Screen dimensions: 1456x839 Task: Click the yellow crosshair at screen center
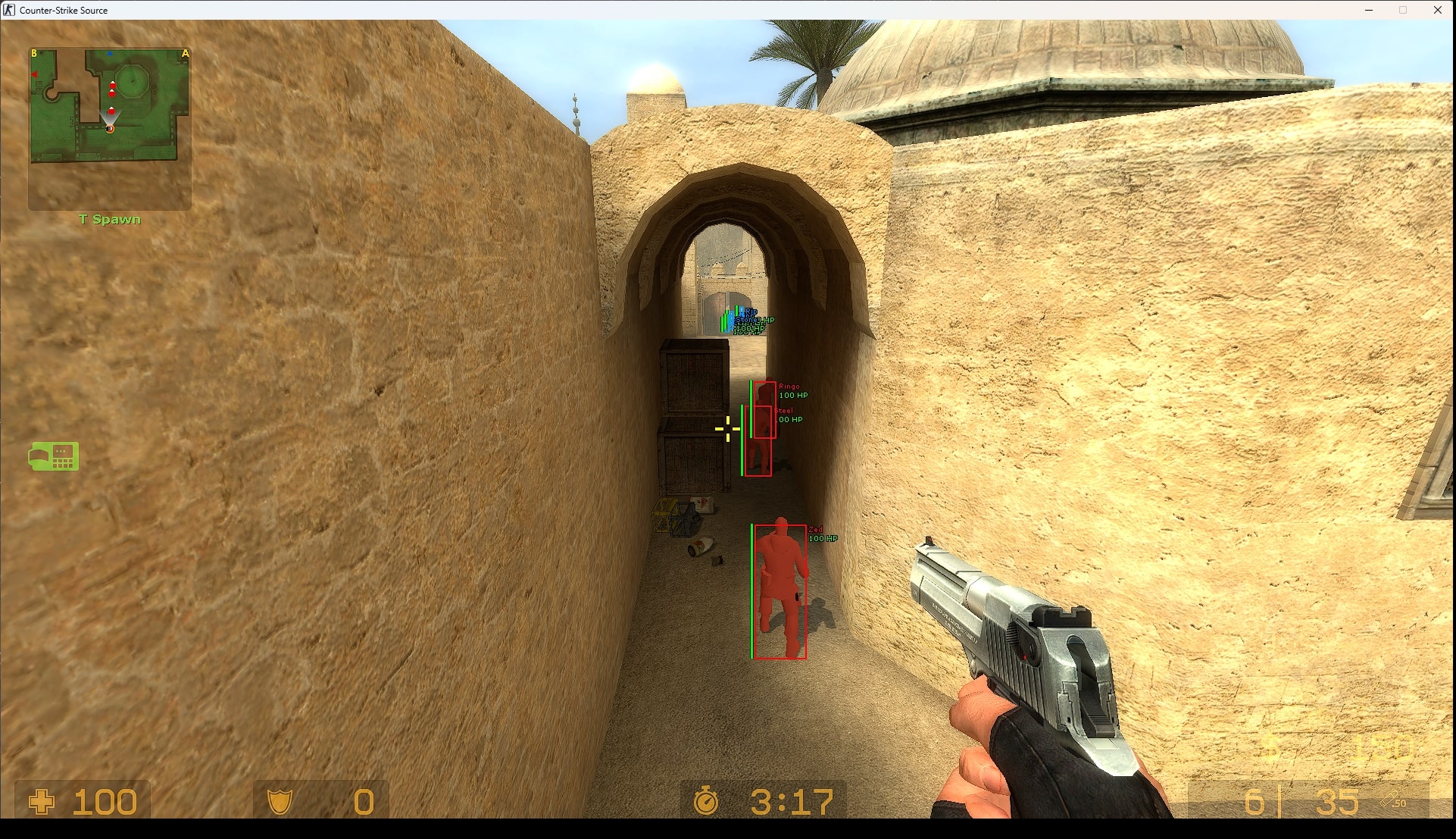tap(728, 427)
